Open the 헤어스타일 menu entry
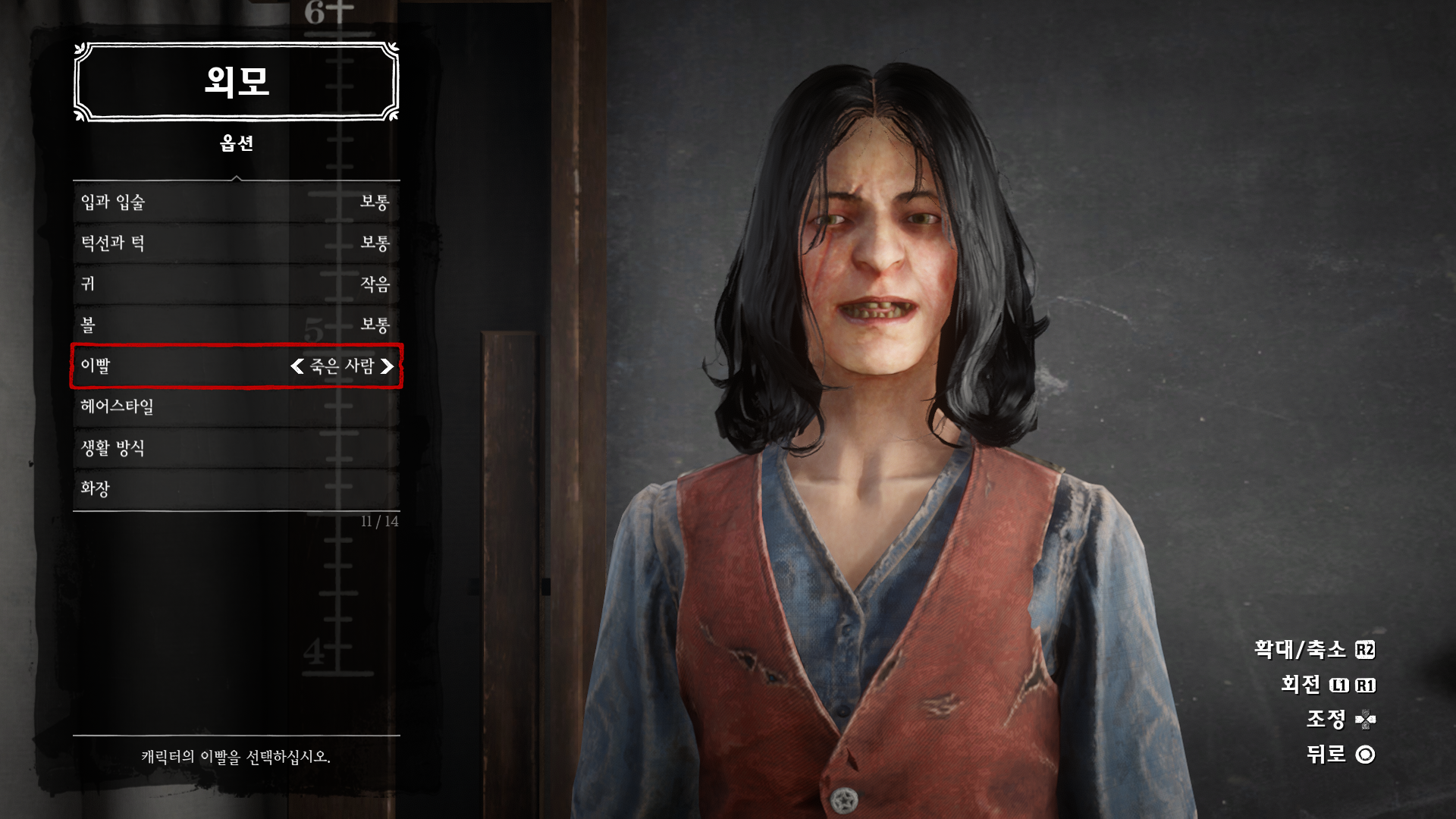Viewport: 1456px width, 819px height. (236, 407)
